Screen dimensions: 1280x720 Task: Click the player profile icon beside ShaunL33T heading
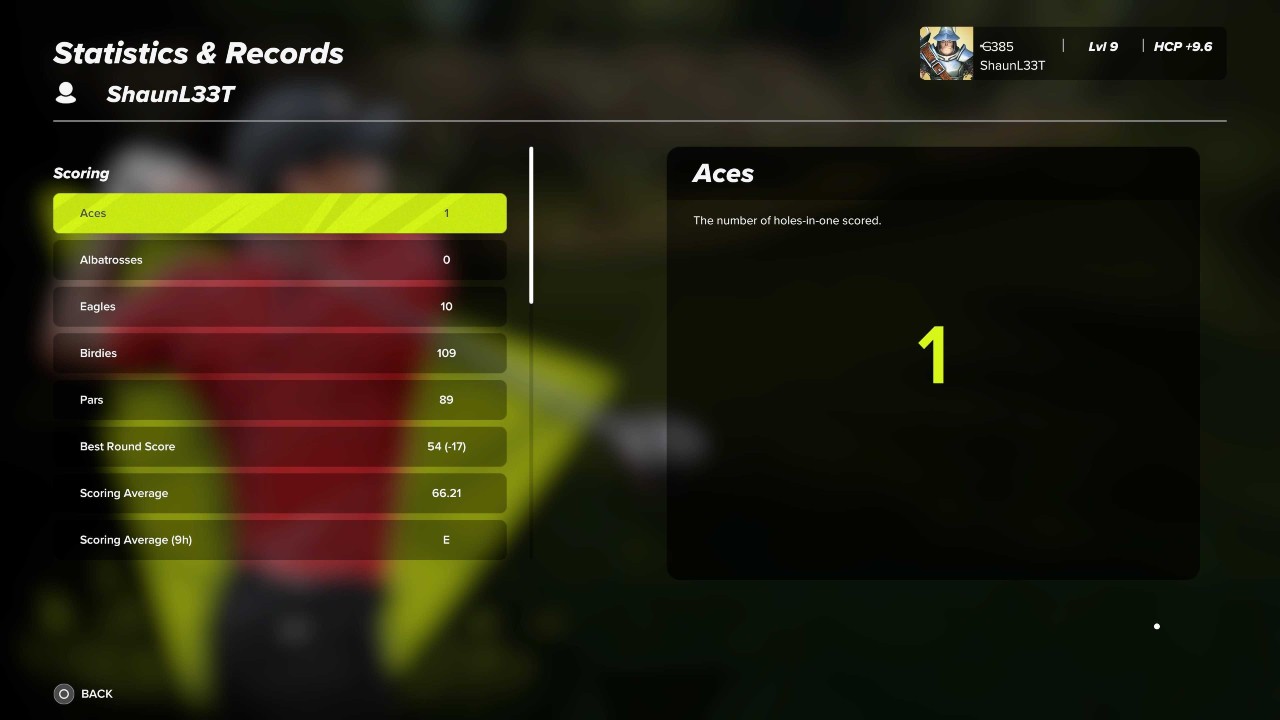65,92
